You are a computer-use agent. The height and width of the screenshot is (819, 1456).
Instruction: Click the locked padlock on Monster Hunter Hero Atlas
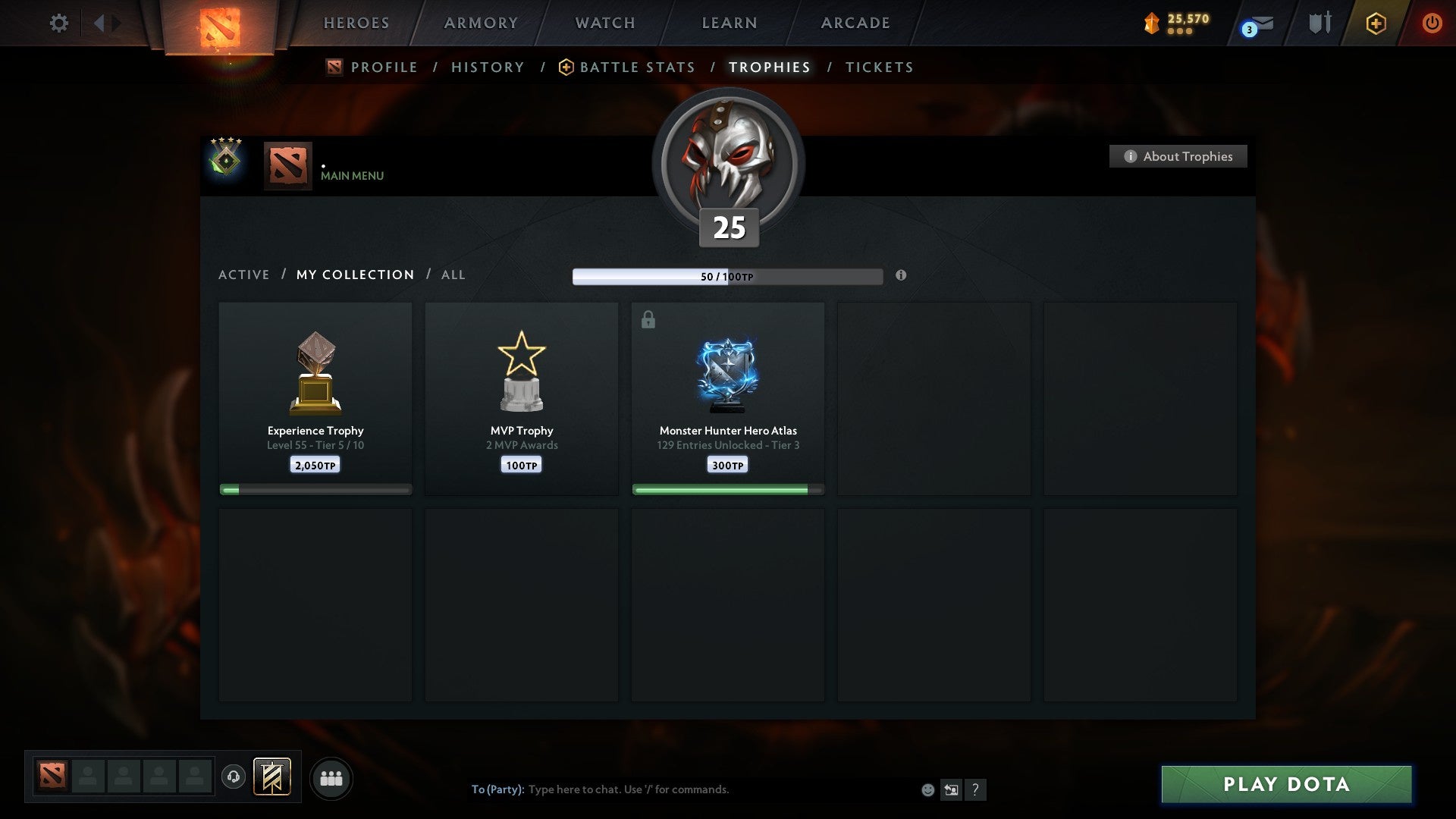click(x=648, y=320)
